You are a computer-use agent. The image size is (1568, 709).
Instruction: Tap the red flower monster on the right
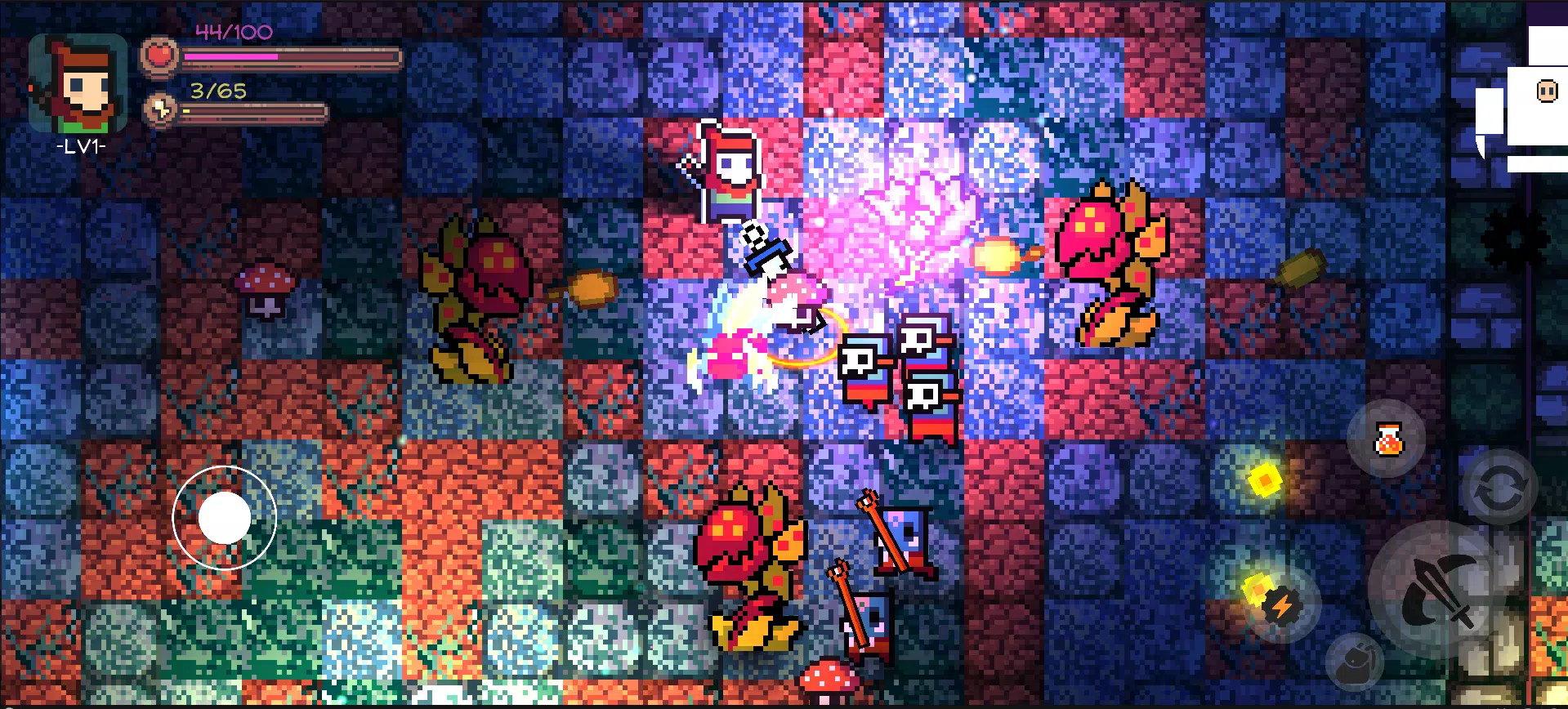pos(1111,261)
